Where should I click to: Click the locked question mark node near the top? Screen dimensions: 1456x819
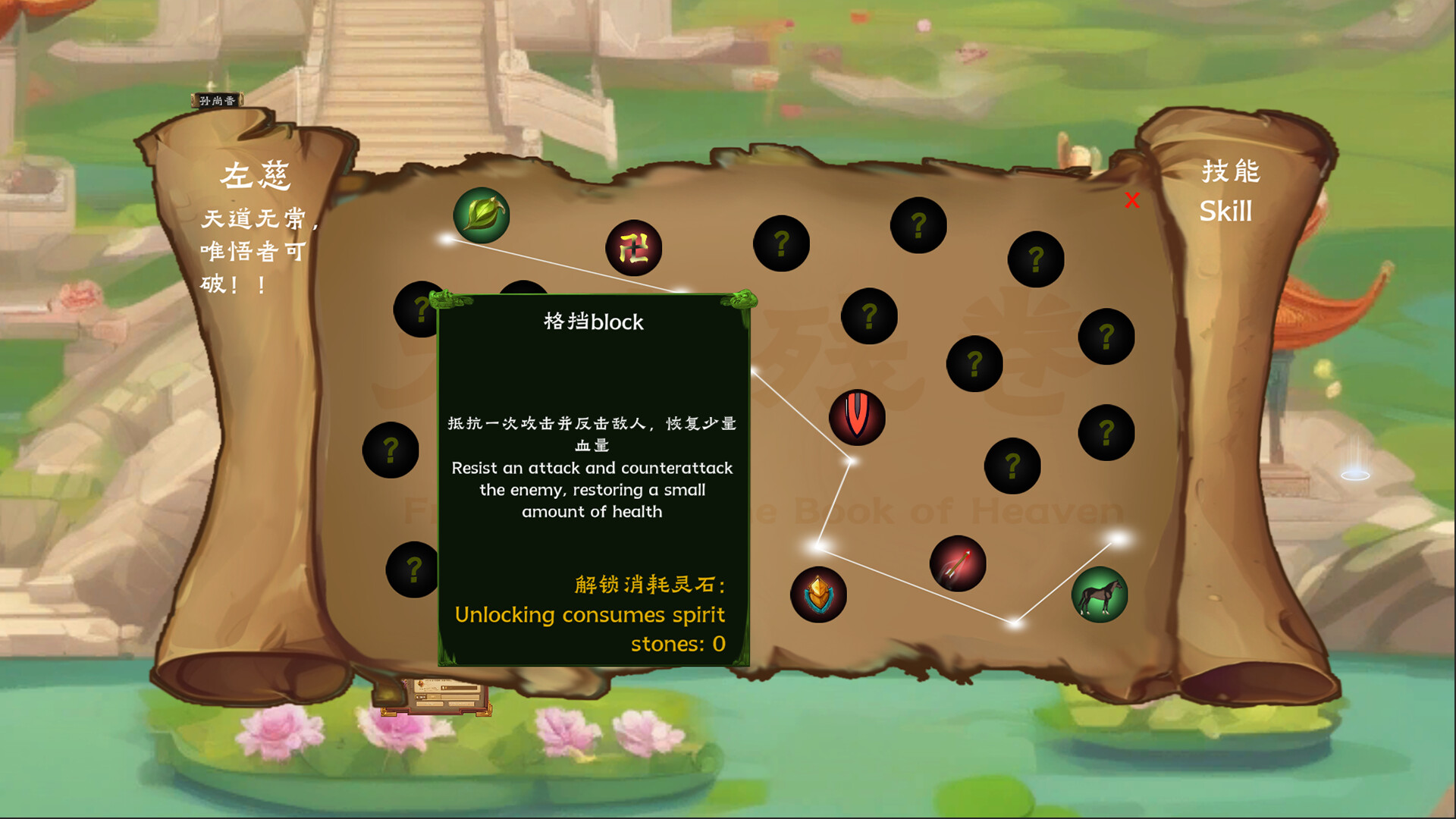coord(917,225)
